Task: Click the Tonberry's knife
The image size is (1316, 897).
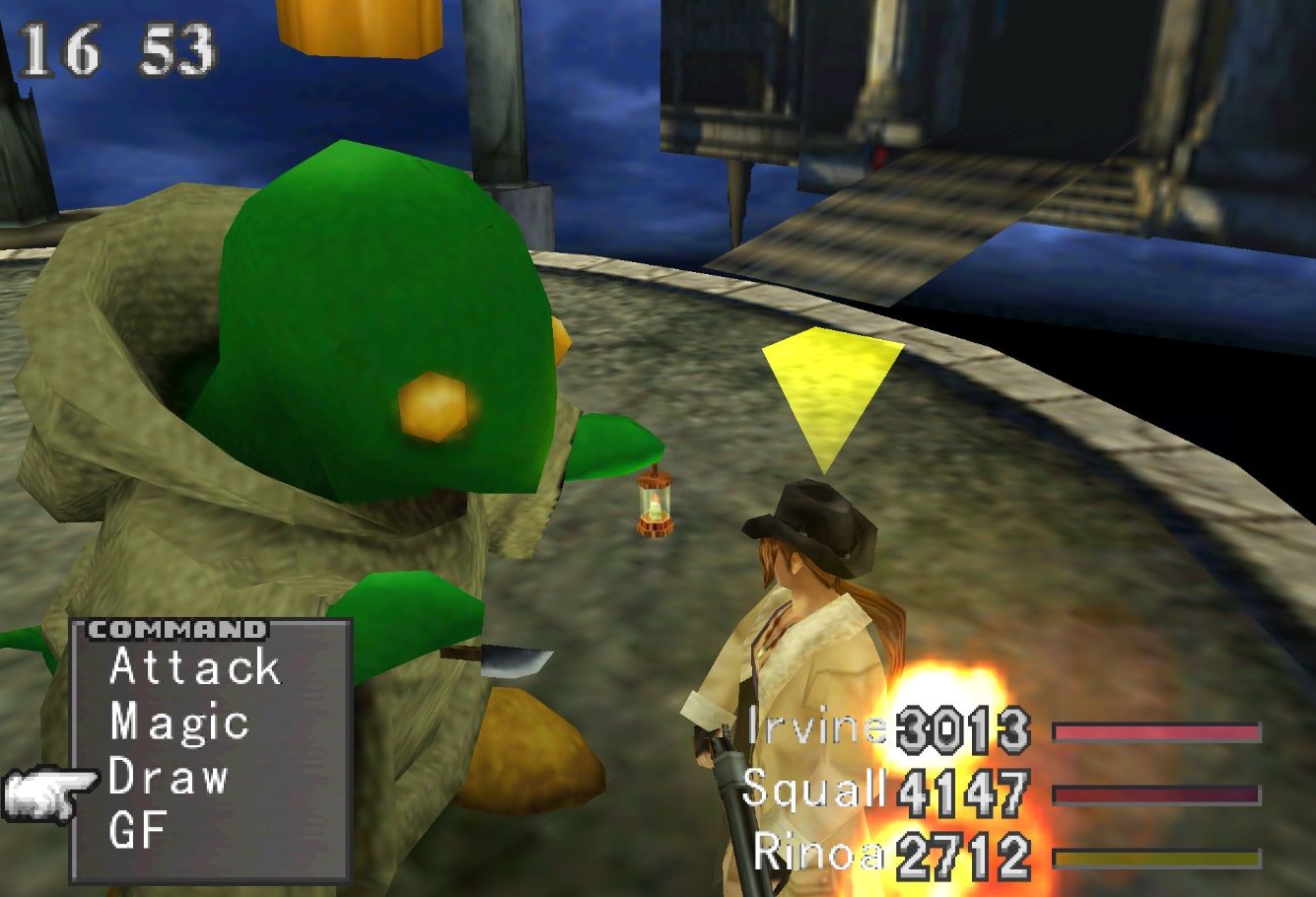Action: (509, 658)
